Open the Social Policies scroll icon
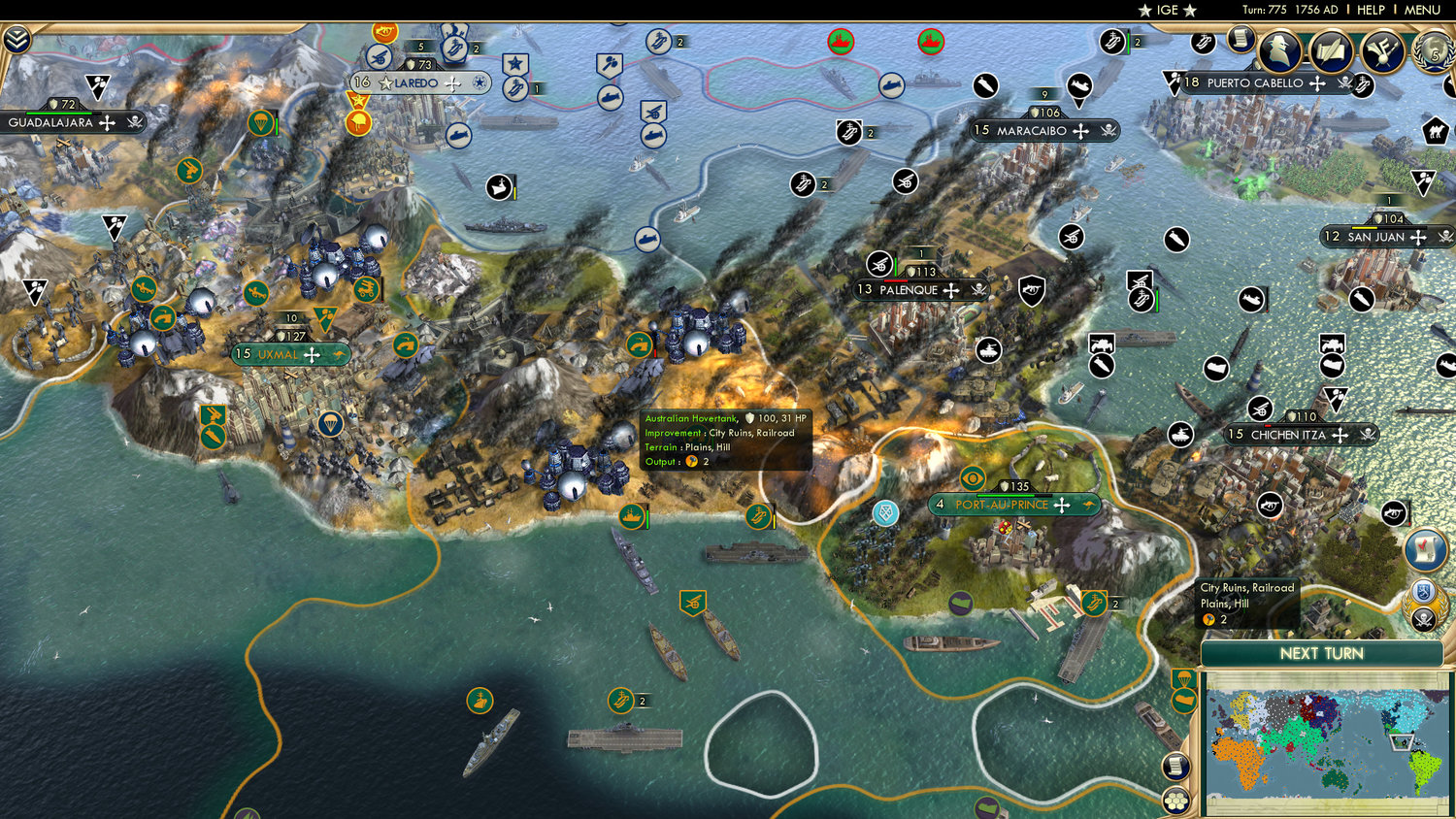 pyautogui.click(x=1241, y=41)
